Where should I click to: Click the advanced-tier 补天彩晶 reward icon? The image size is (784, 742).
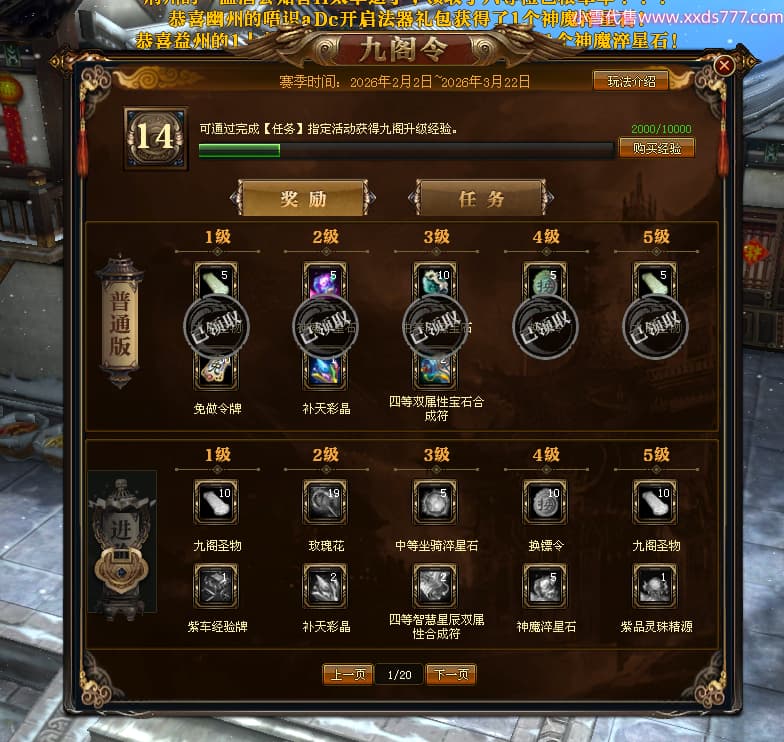click(325, 586)
